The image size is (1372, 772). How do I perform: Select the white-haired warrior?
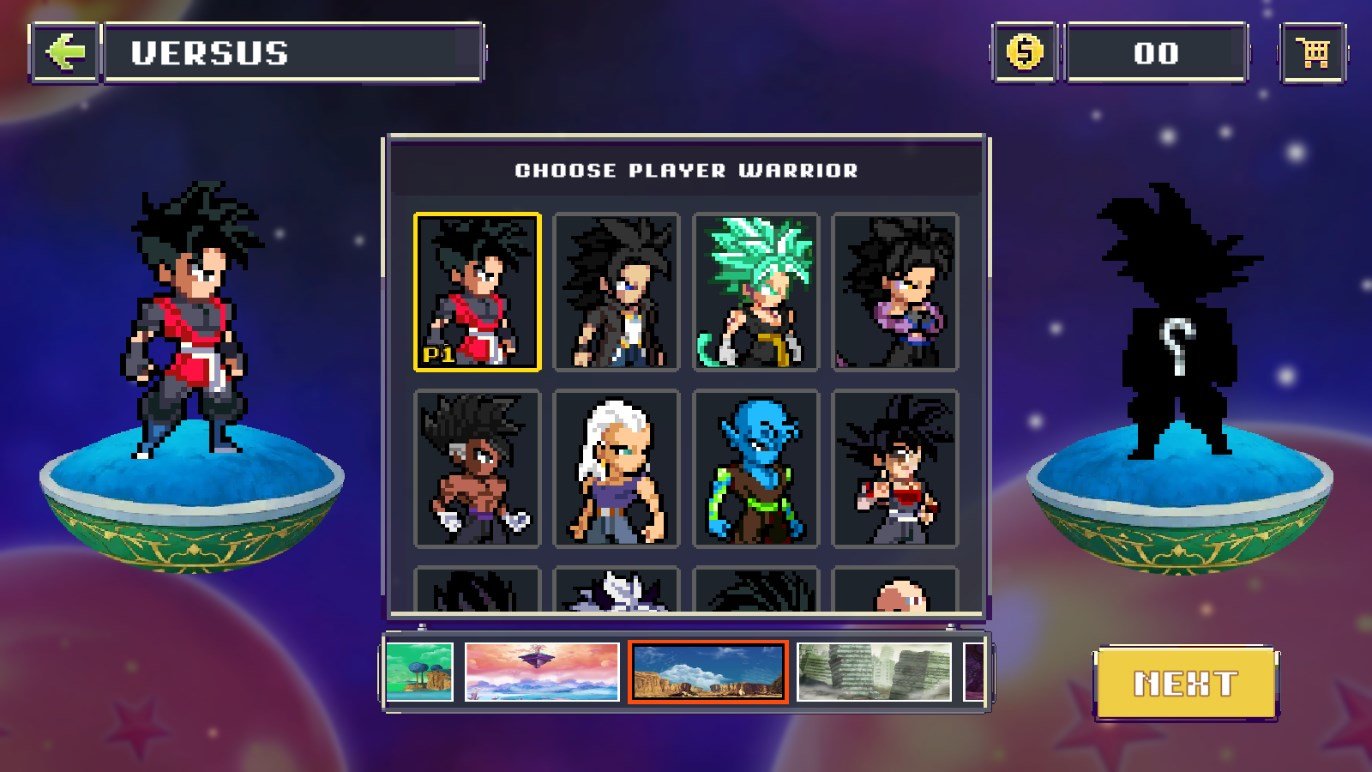pos(616,468)
